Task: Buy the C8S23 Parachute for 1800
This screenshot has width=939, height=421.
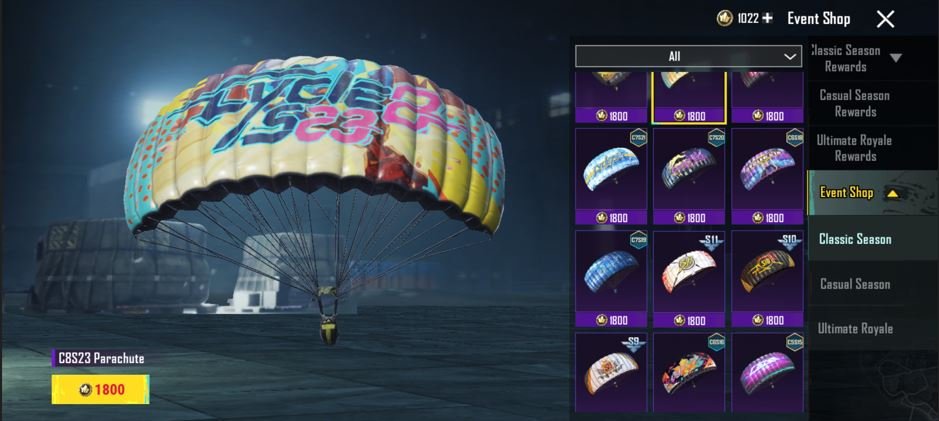Action: pos(100,389)
